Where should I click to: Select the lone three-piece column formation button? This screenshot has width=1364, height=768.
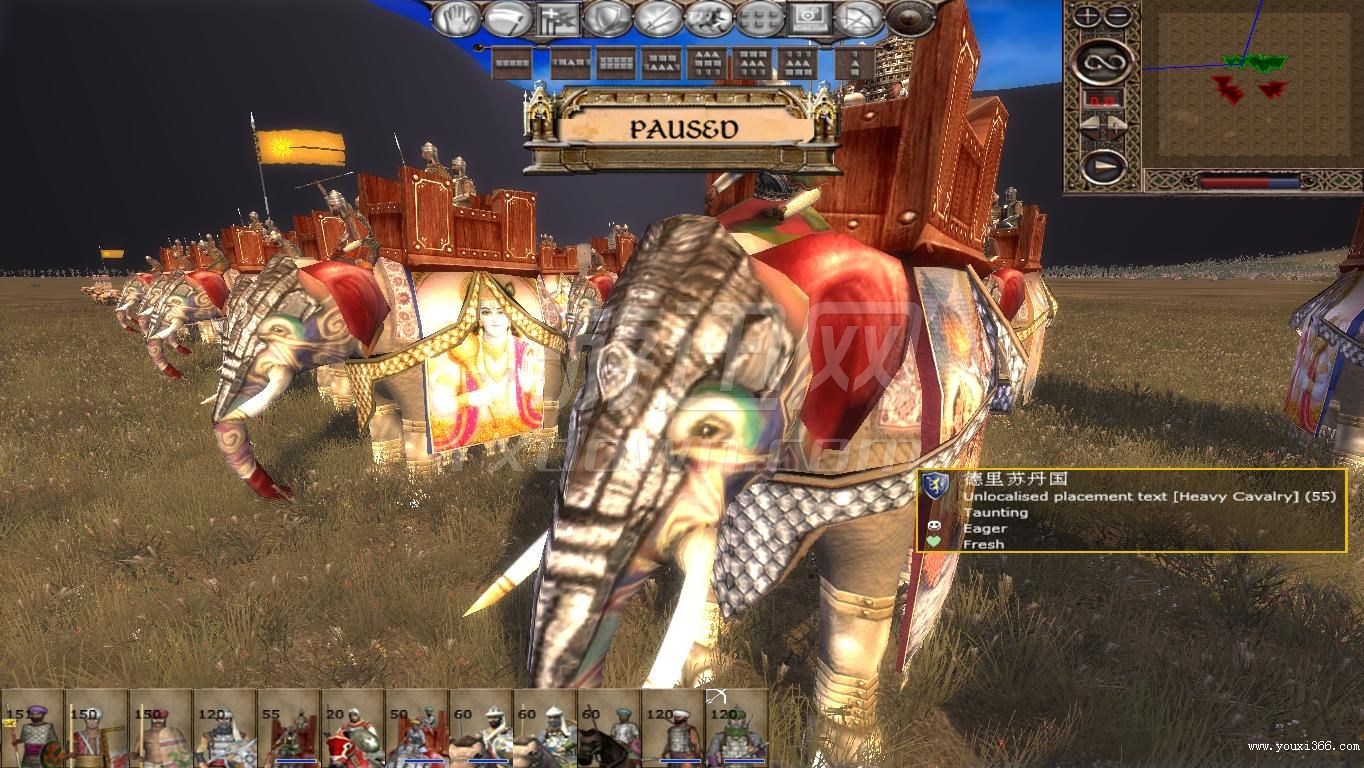pos(853,63)
